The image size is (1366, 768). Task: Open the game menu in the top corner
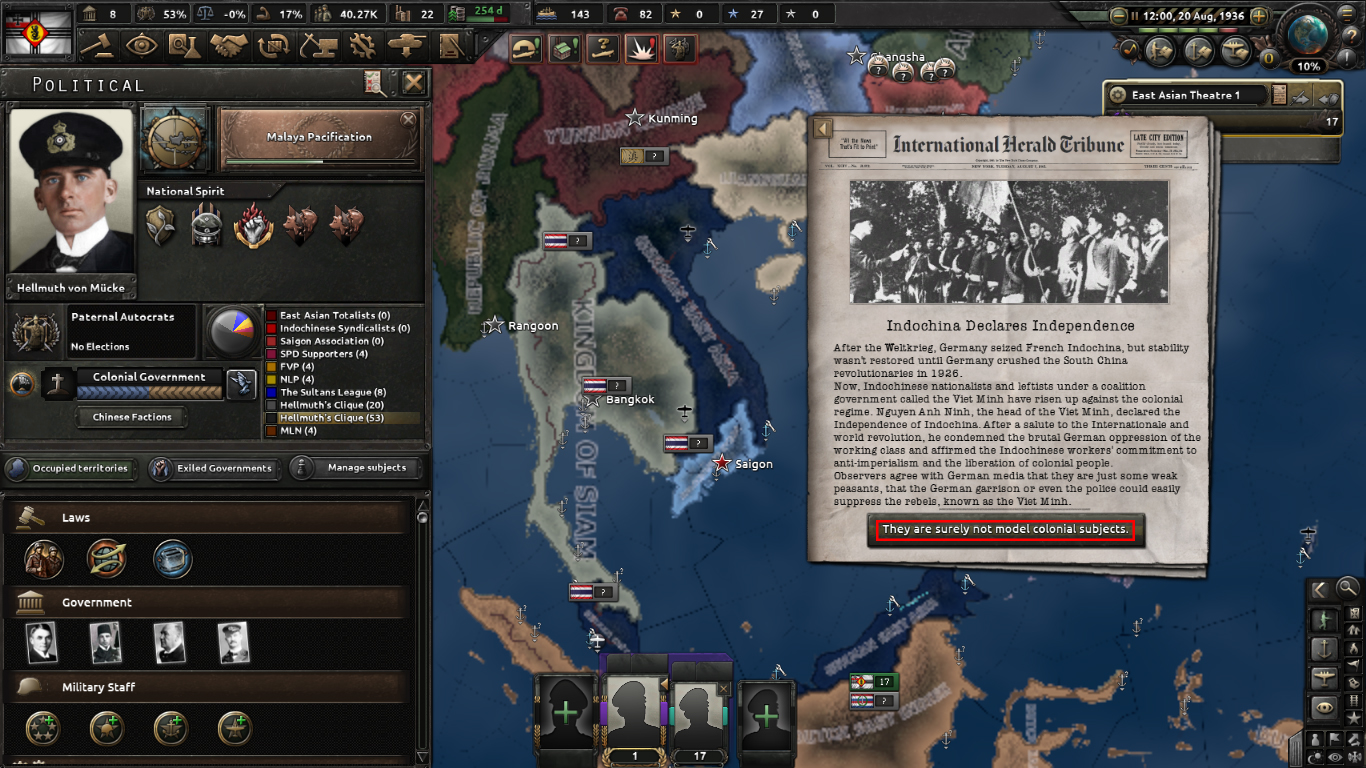coord(1347,14)
